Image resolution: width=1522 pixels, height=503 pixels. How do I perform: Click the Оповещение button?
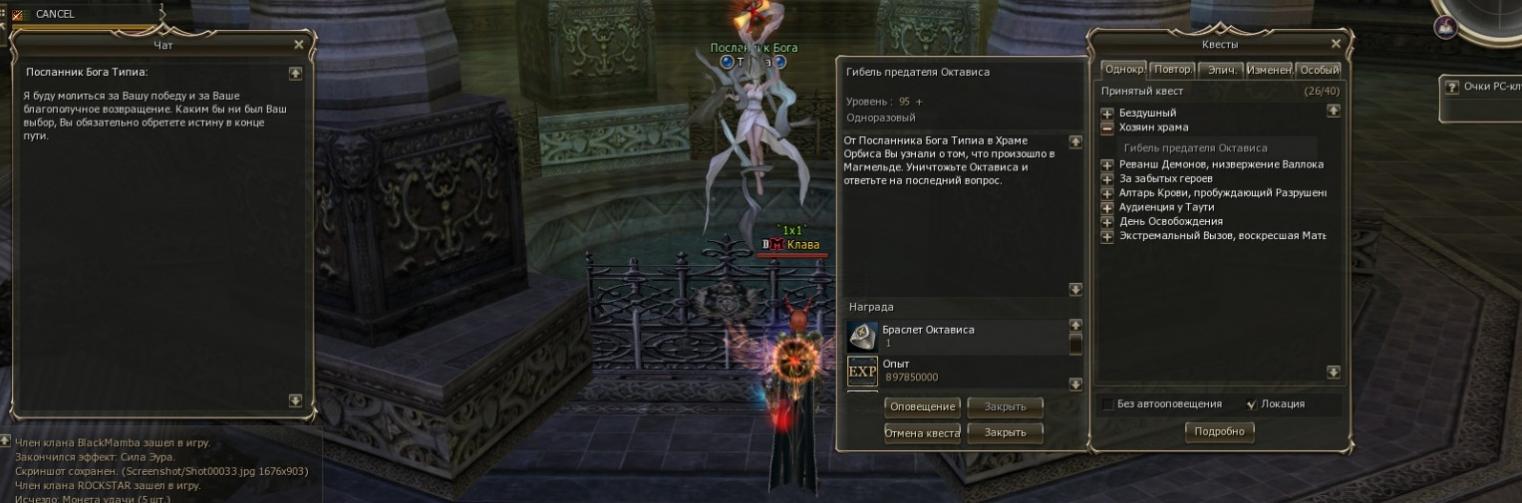[922, 407]
